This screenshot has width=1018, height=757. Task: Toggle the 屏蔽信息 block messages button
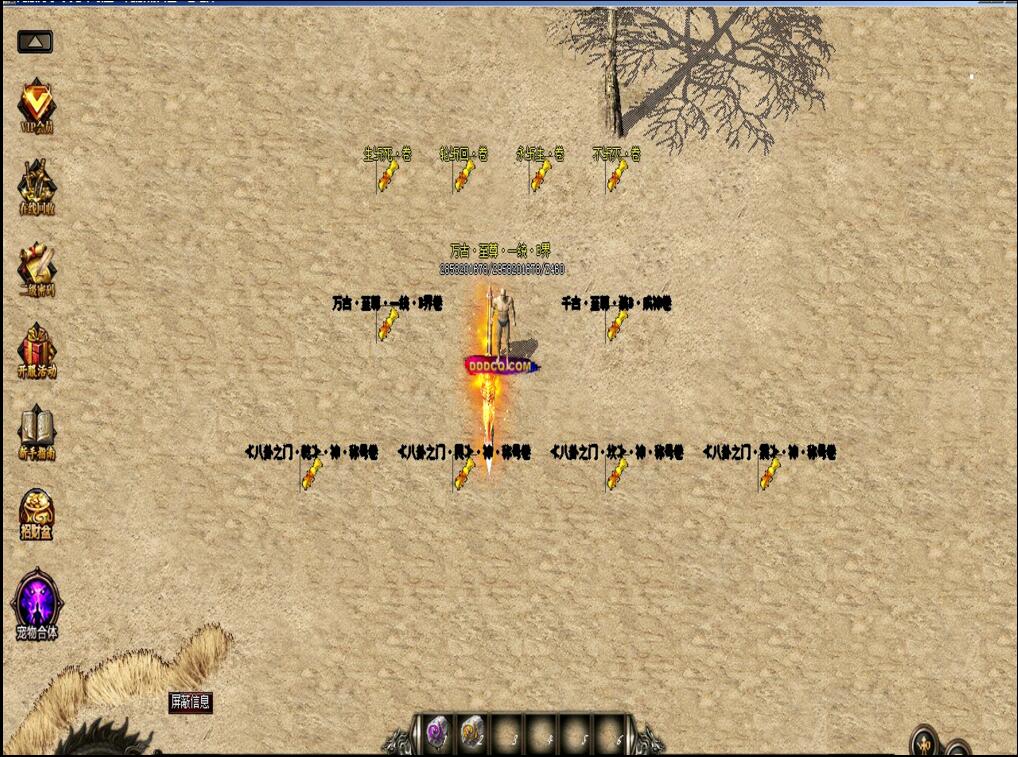190,702
